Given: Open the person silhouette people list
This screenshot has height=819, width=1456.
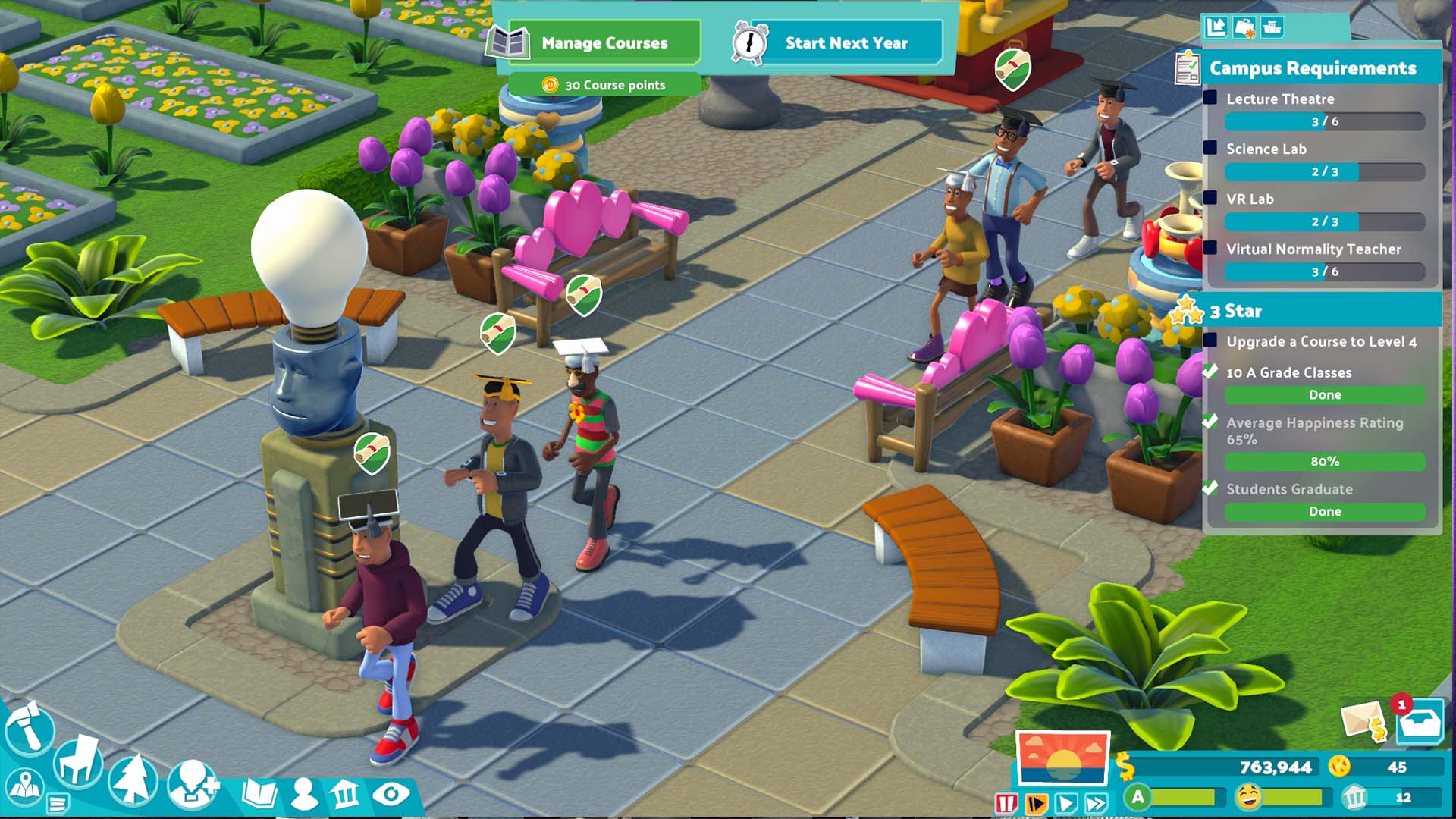Looking at the screenshot, I should pyautogui.click(x=304, y=794).
